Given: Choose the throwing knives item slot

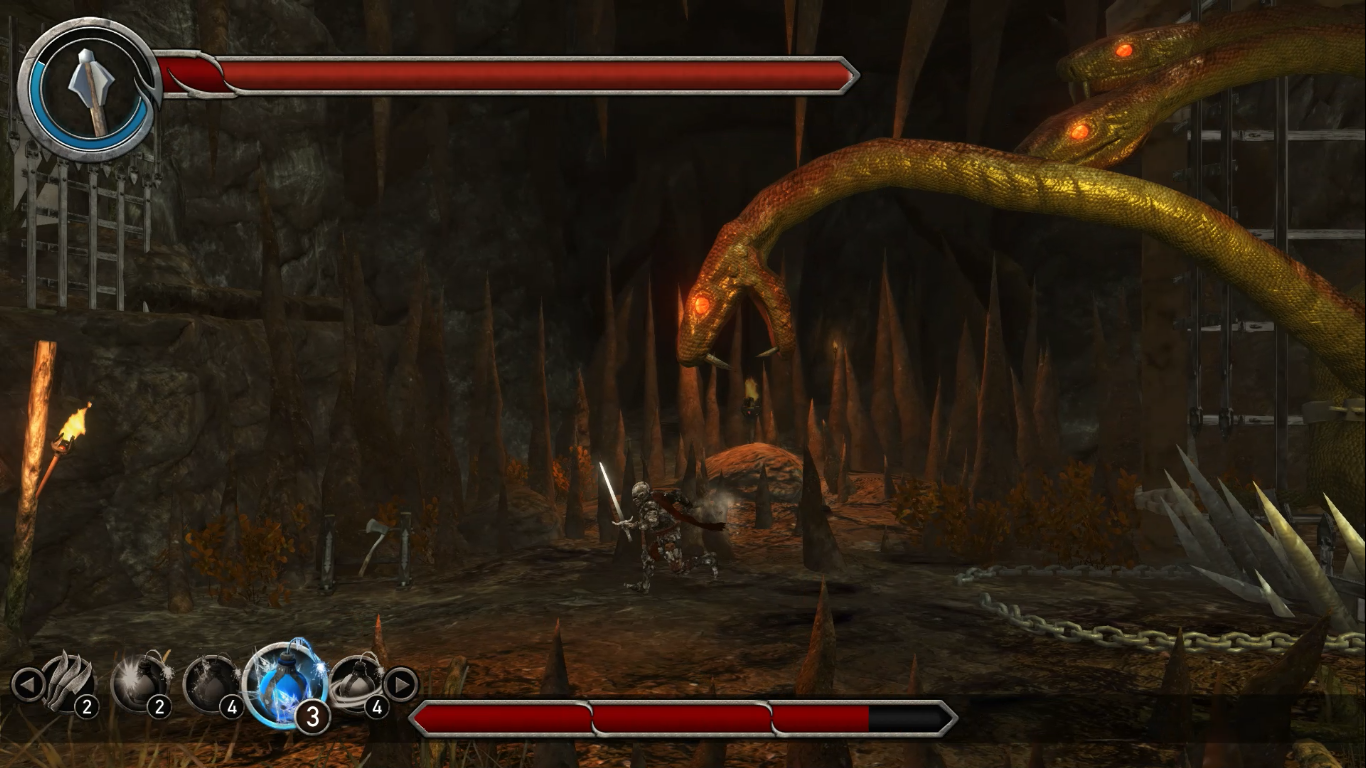Looking at the screenshot, I should click(68, 683).
